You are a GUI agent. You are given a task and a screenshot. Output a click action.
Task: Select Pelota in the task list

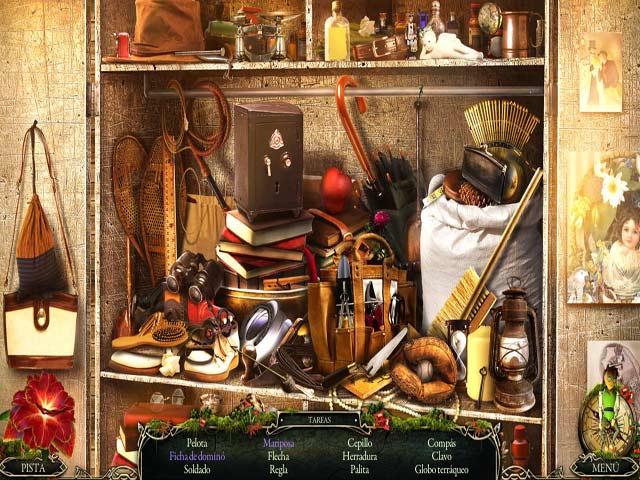pyautogui.click(x=198, y=441)
